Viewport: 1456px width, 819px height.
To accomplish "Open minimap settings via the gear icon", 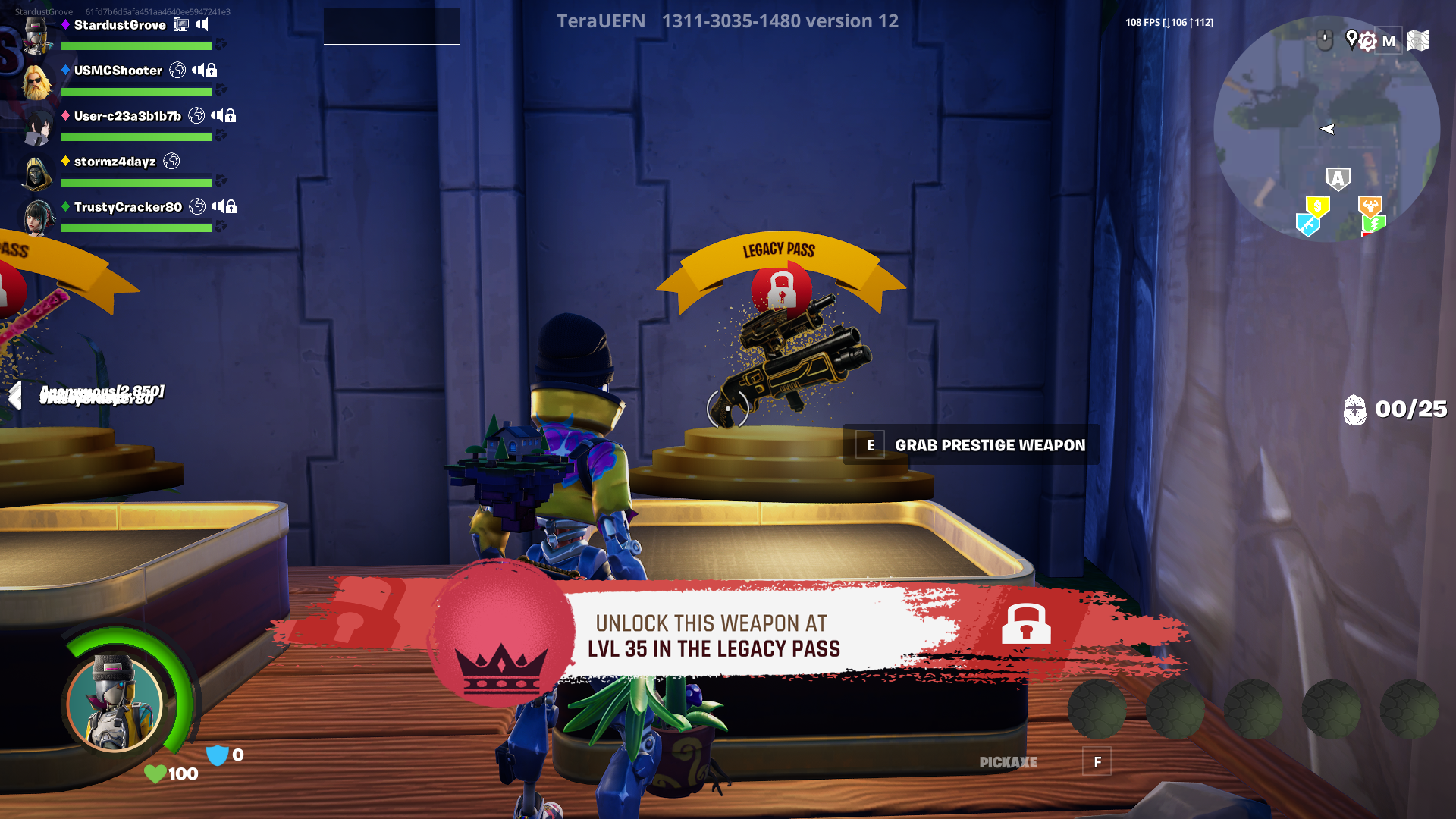I will click(1367, 42).
